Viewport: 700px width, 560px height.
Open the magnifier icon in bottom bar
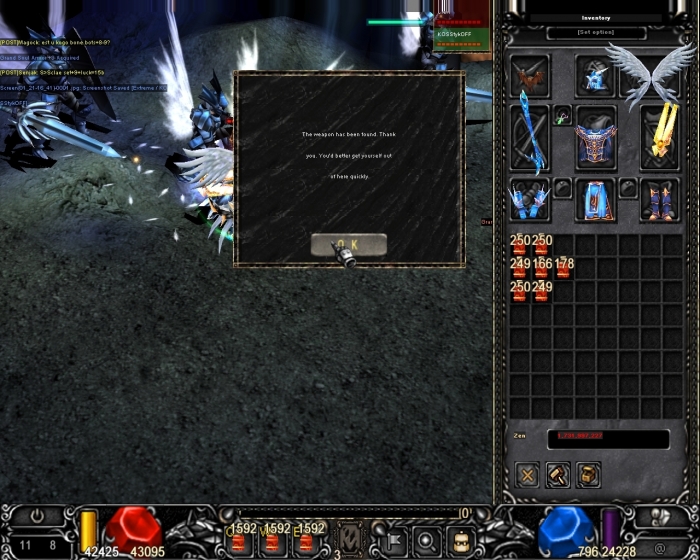tap(425, 540)
